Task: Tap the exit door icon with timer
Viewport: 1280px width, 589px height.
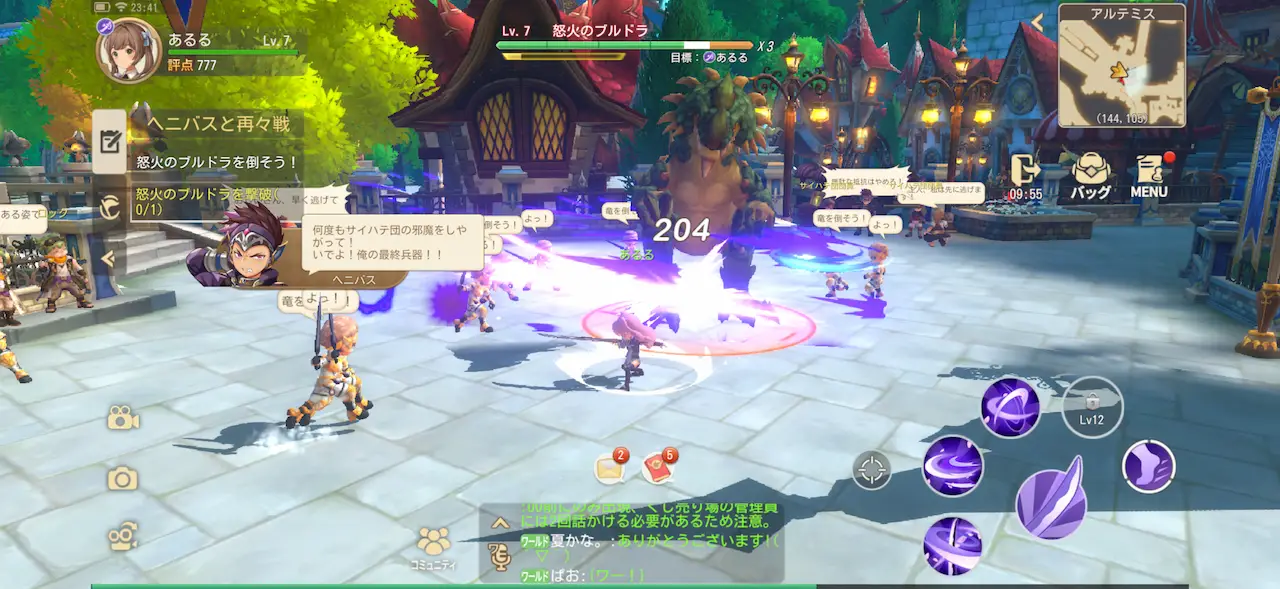Action: [1026, 177]
